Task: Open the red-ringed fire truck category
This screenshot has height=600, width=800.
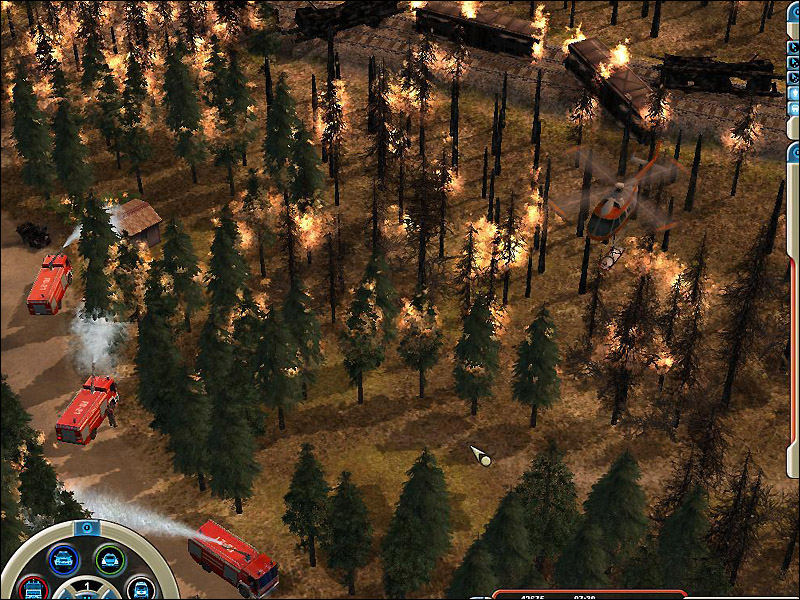Action: (x=34, y=589)
